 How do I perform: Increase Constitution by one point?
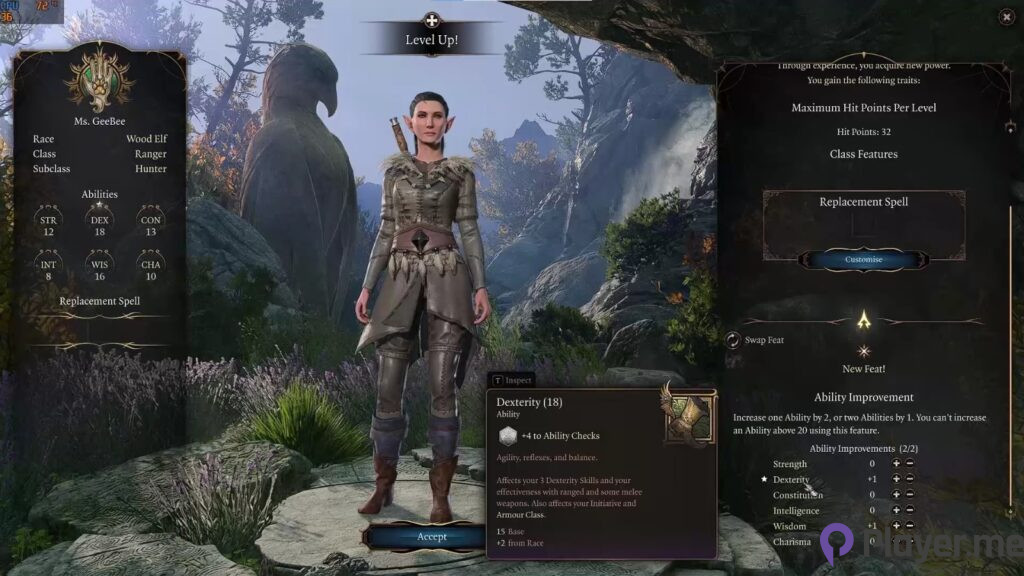[896, 495]
